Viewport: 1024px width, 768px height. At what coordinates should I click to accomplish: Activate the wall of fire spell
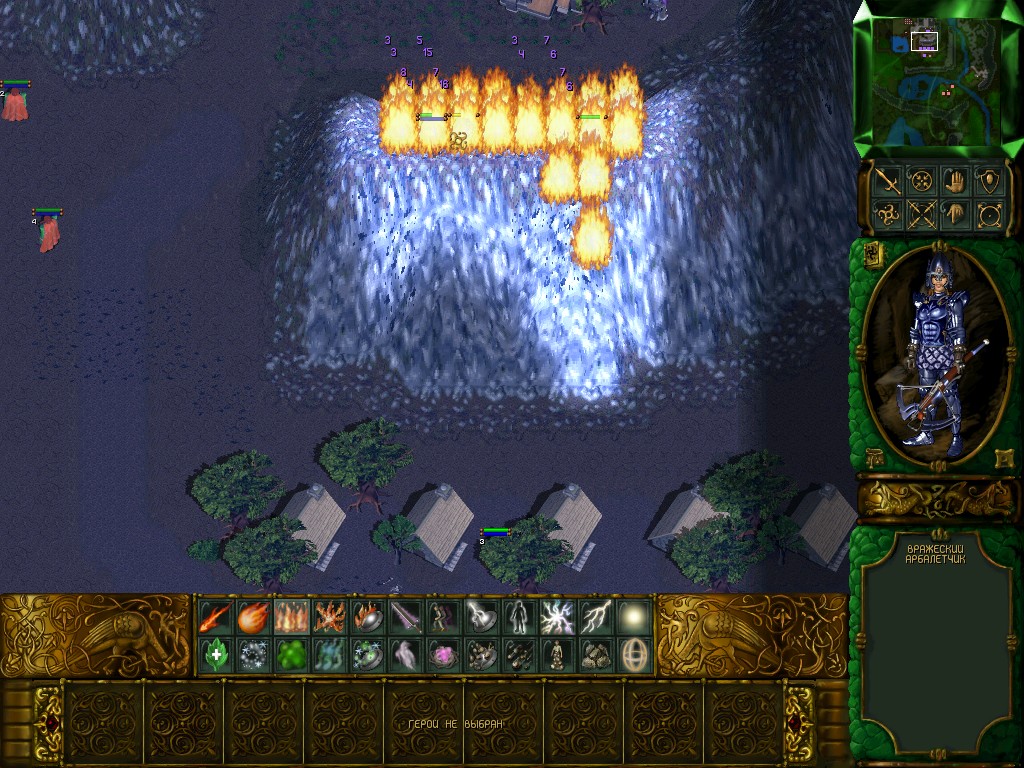291,617
